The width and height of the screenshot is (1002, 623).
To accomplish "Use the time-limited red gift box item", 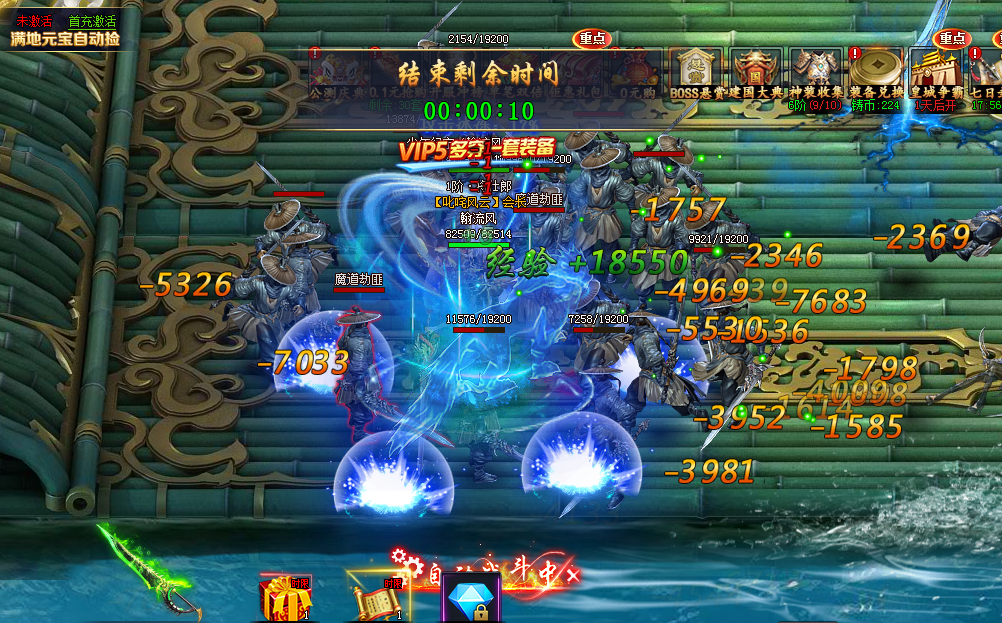I will click(x=281, y=598).
